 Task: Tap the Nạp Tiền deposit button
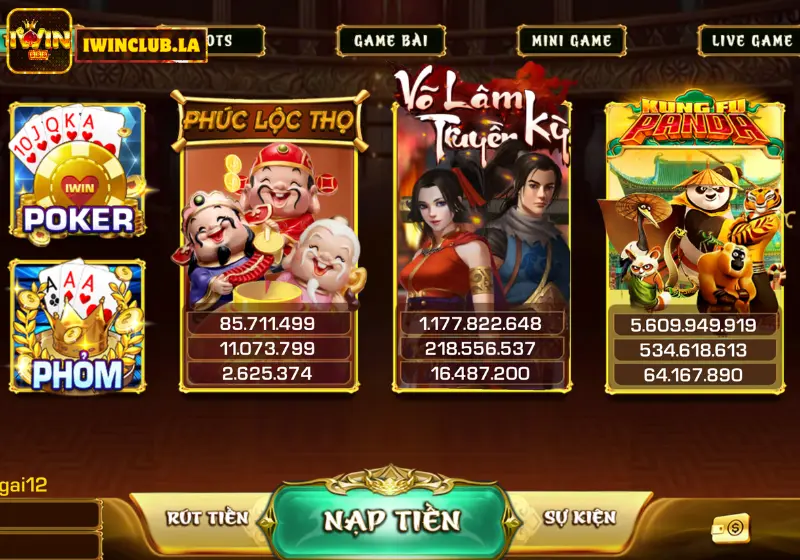(x=392, y=520)
